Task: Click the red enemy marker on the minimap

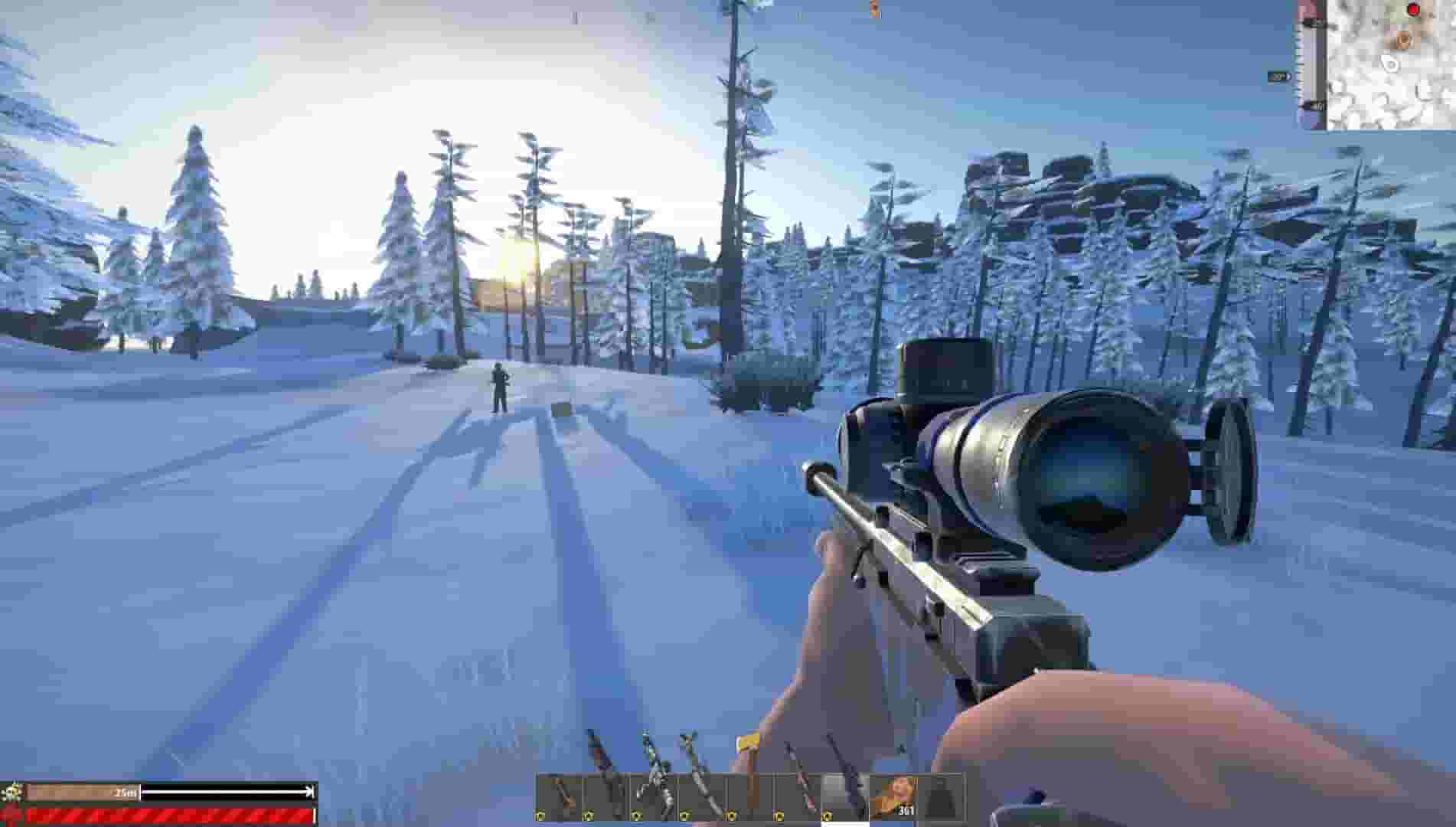Action: tap(1414, 10)
